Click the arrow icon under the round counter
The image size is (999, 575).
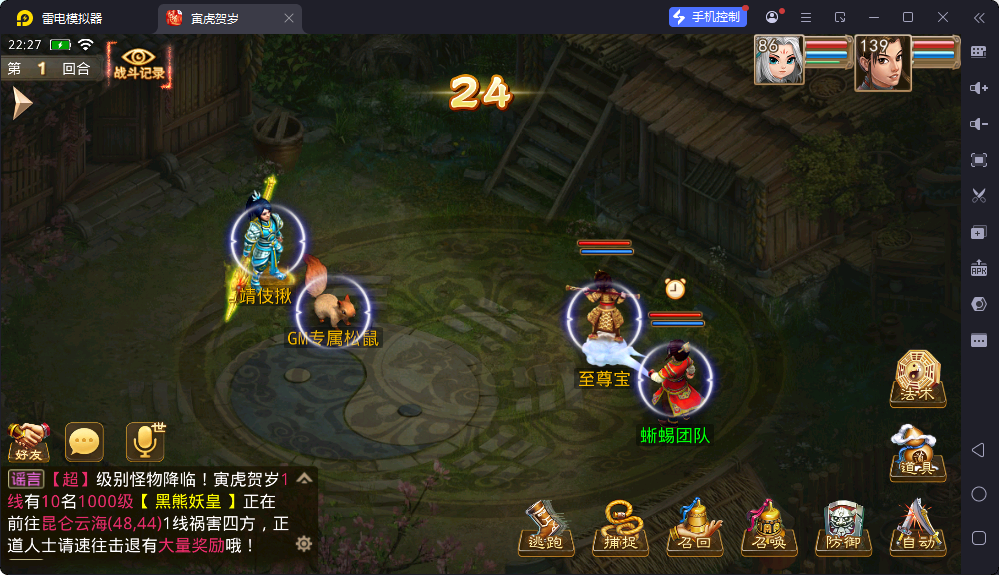(21, 103)
